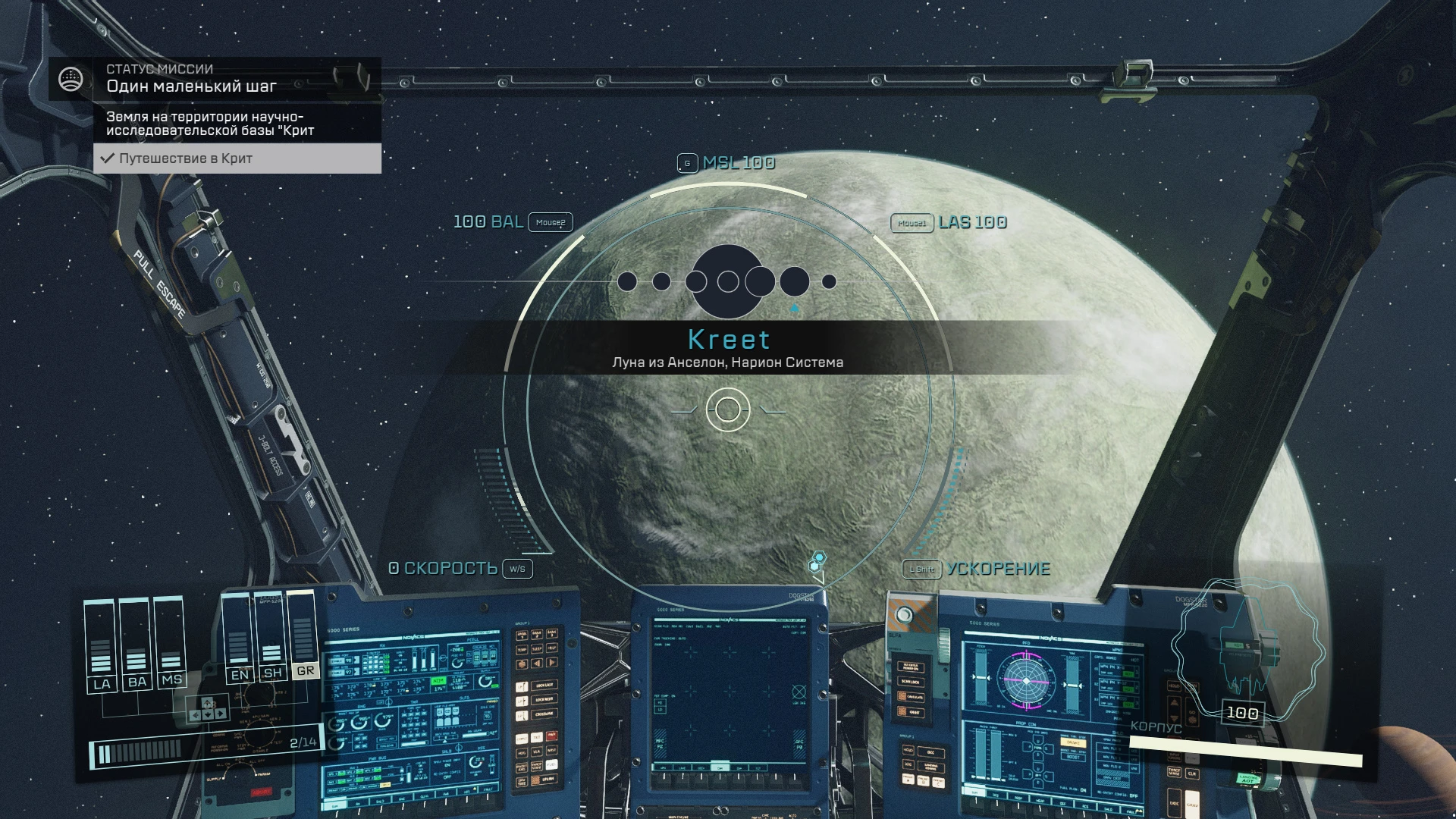Select the LA laser power column
1456x819 pixels.
[x=101, y=645]
